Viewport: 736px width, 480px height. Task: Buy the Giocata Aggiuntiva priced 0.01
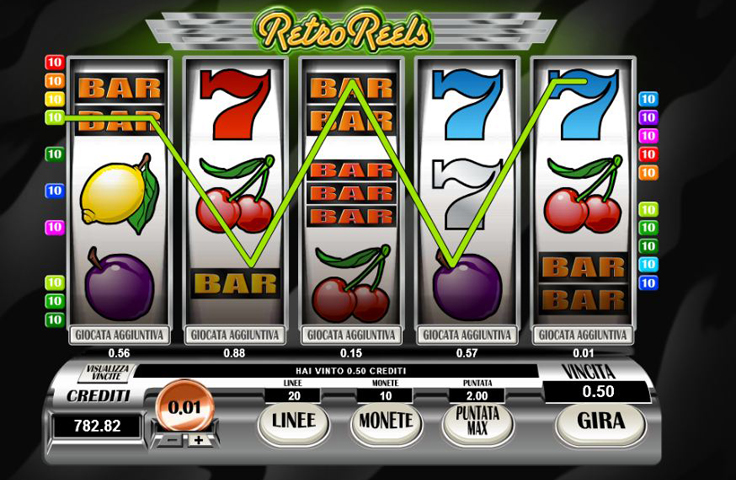[x=584, y=335]
